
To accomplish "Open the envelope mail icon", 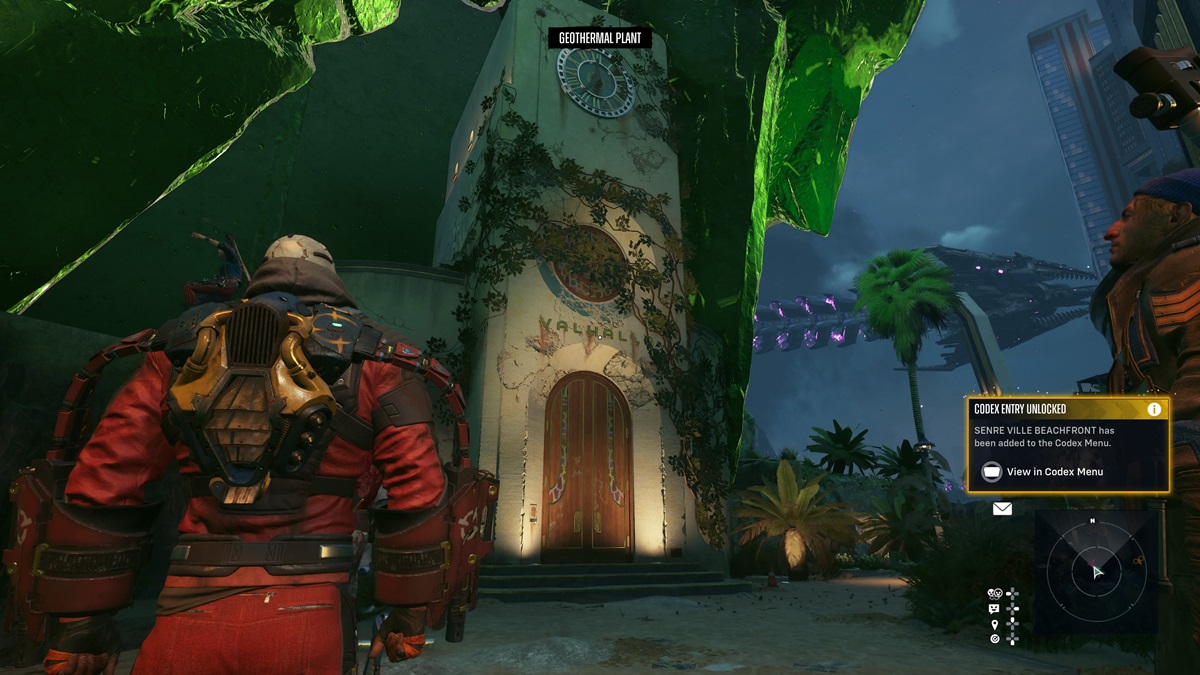I will 1002,509.
